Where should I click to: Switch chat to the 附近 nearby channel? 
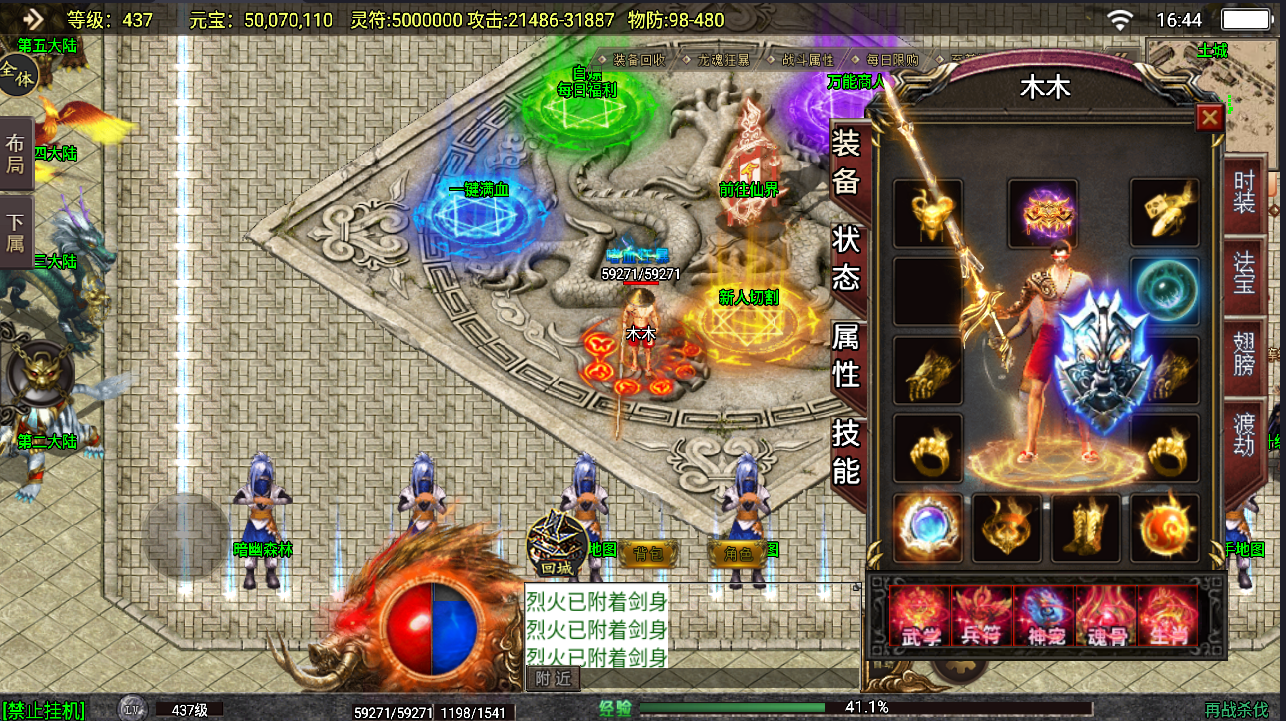tap(552, 678)
